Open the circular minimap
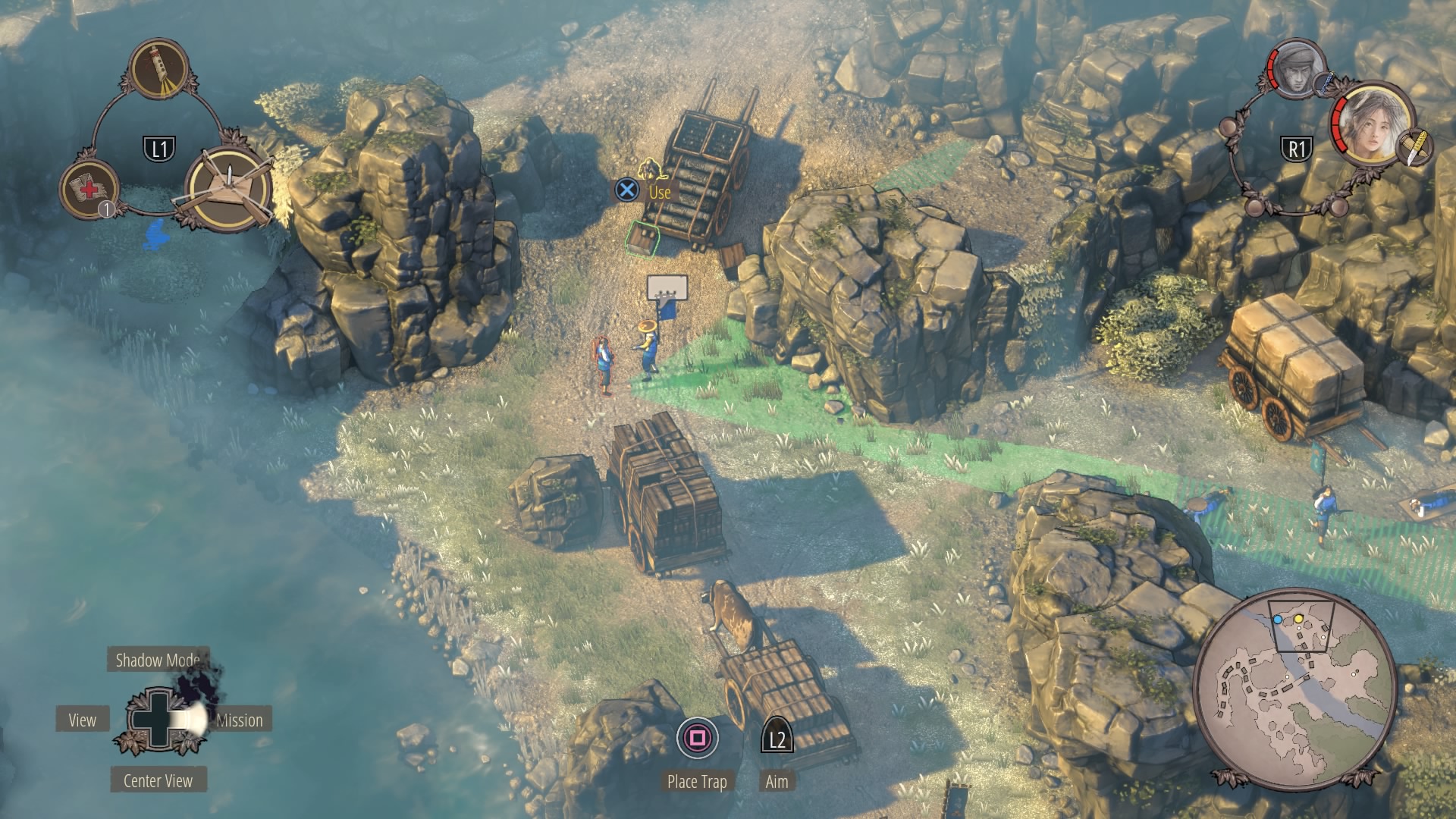 coord(1295,689)
